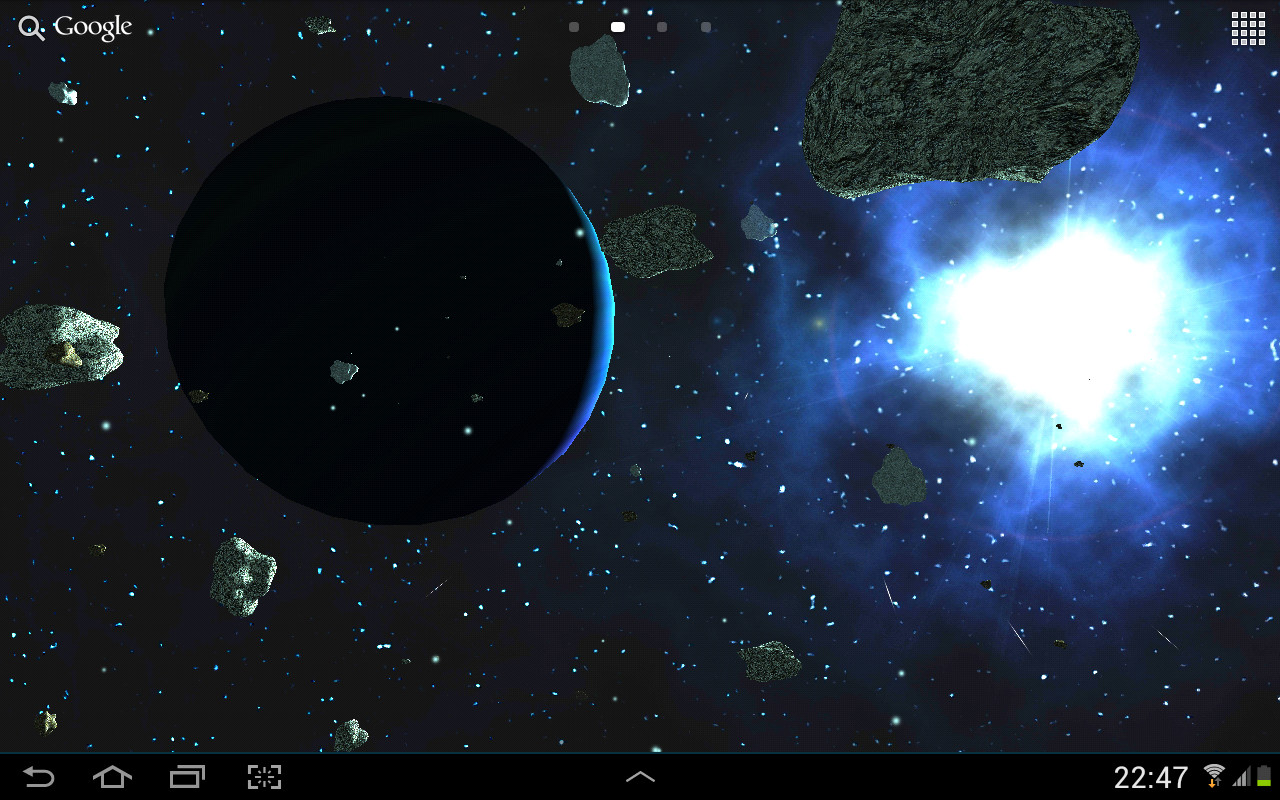The height and width of the screenshot is (800, 1280).
Task: Tap the navigation bar background
Action: point(450,776)
